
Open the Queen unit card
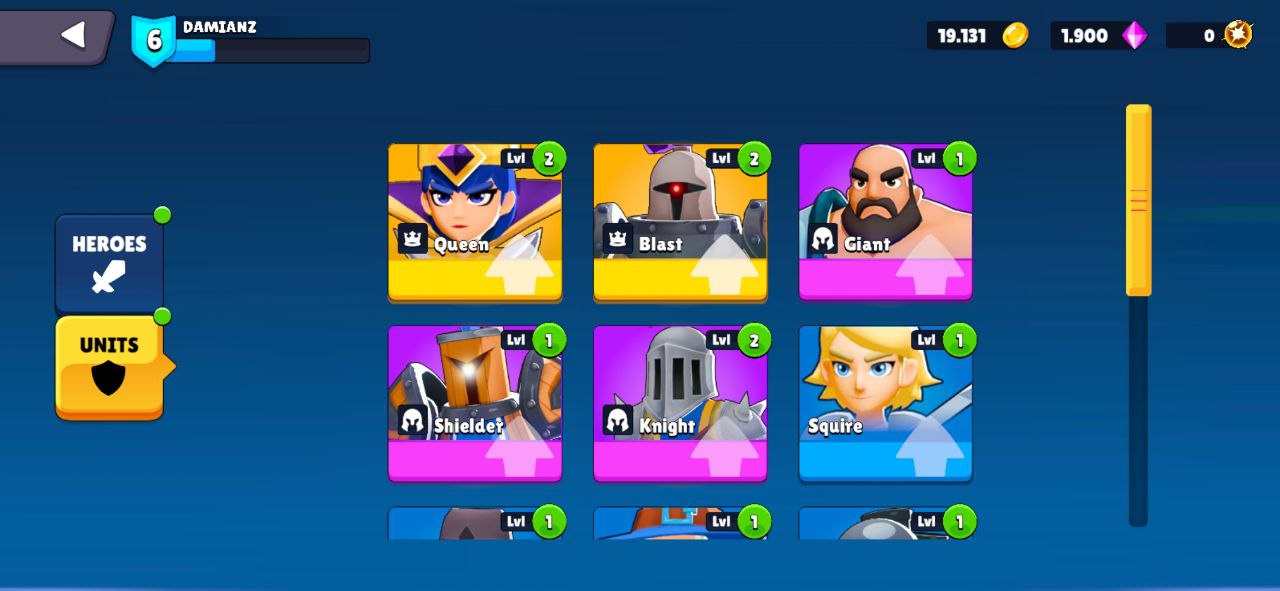[475, 221]
